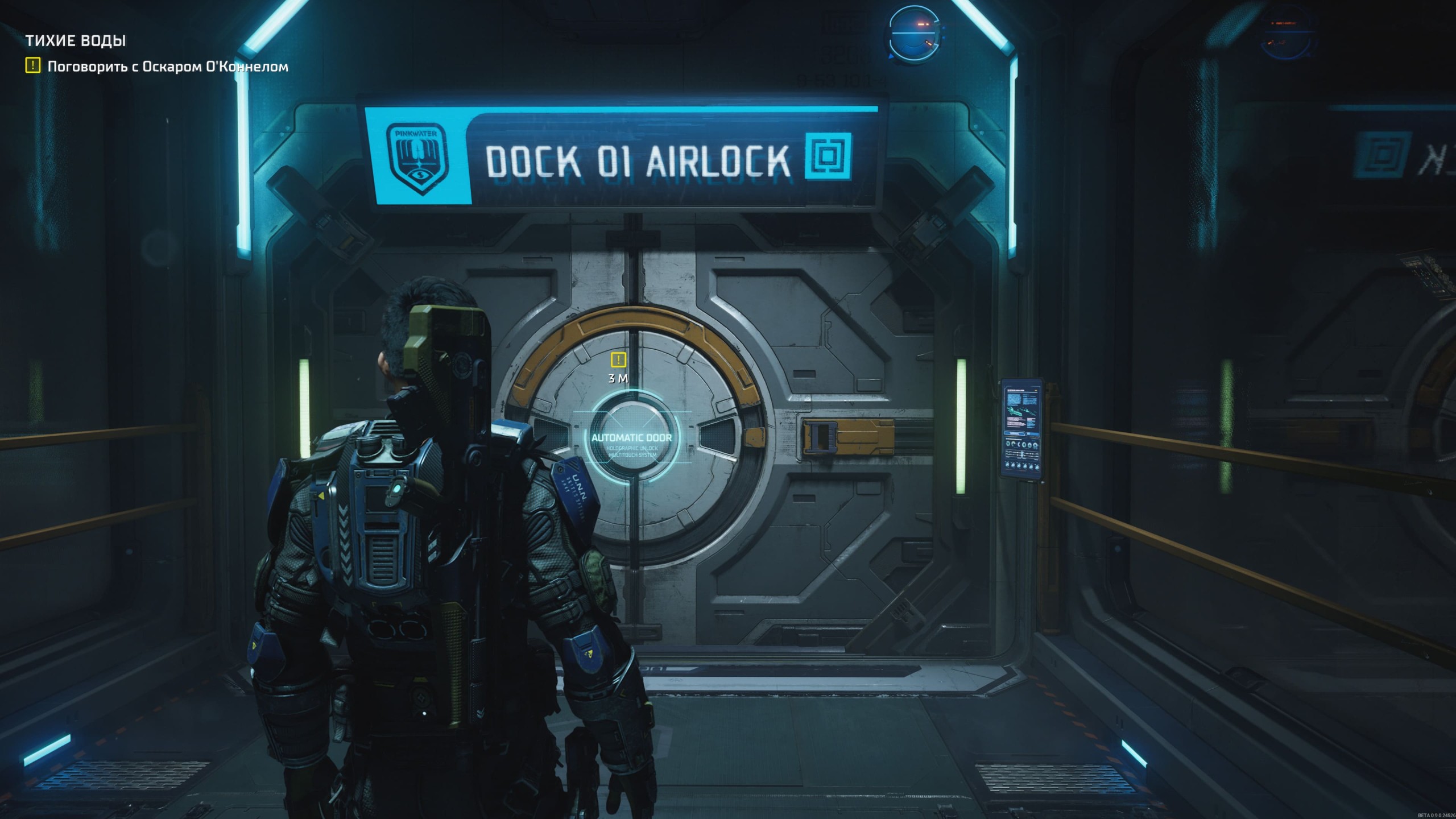Click the objective Поговорить с Оскаром О'Коннелом
Image resolution: width=1456 pixels, height=819 pixels.
point(167,67)
